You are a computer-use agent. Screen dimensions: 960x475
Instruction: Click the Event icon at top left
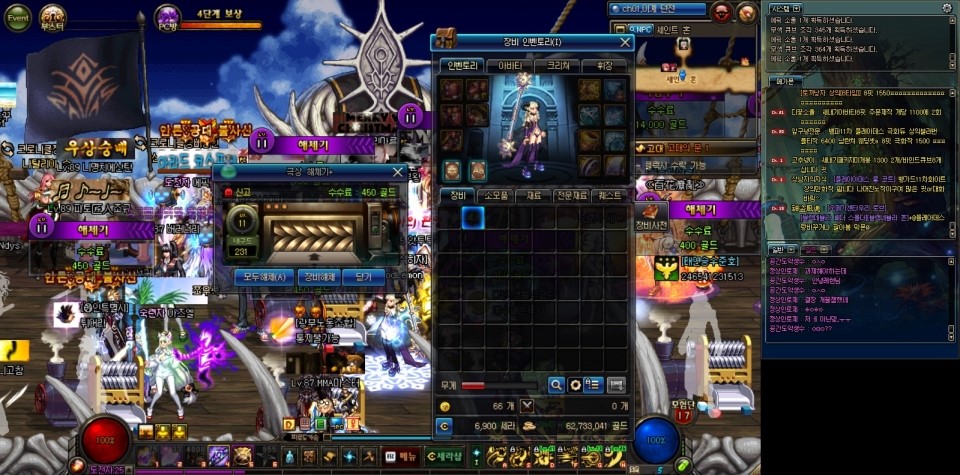18,17
